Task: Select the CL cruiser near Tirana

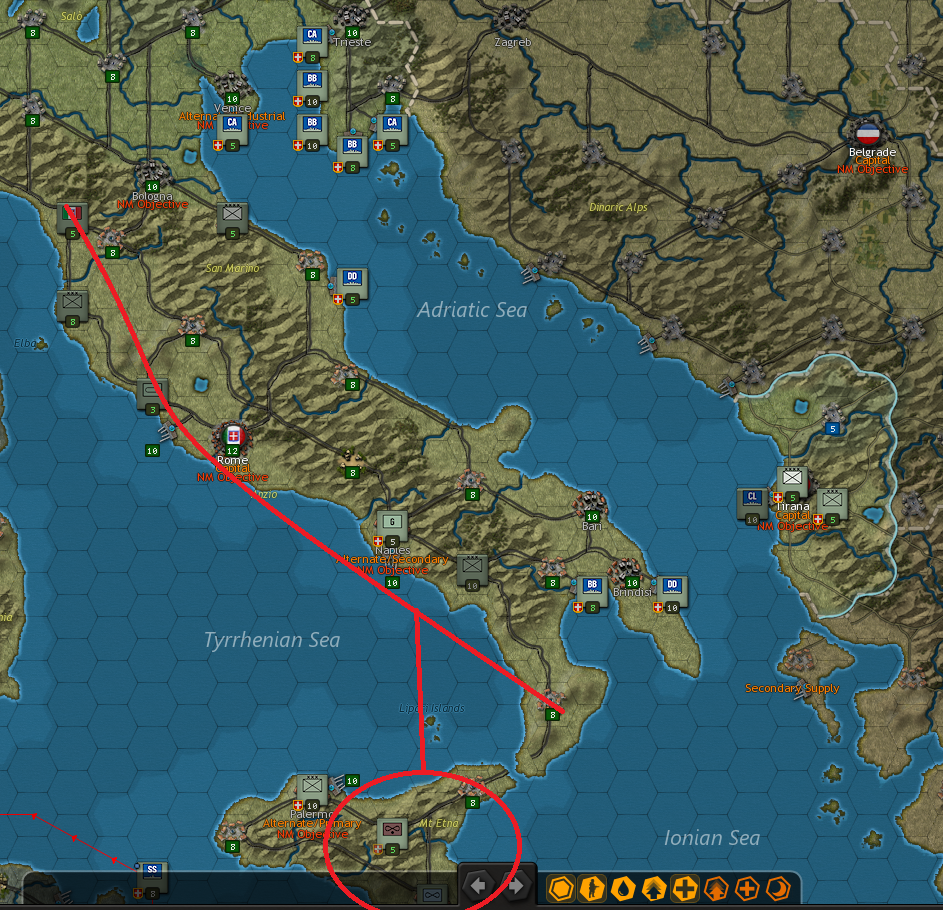Action: coord(752,500)
